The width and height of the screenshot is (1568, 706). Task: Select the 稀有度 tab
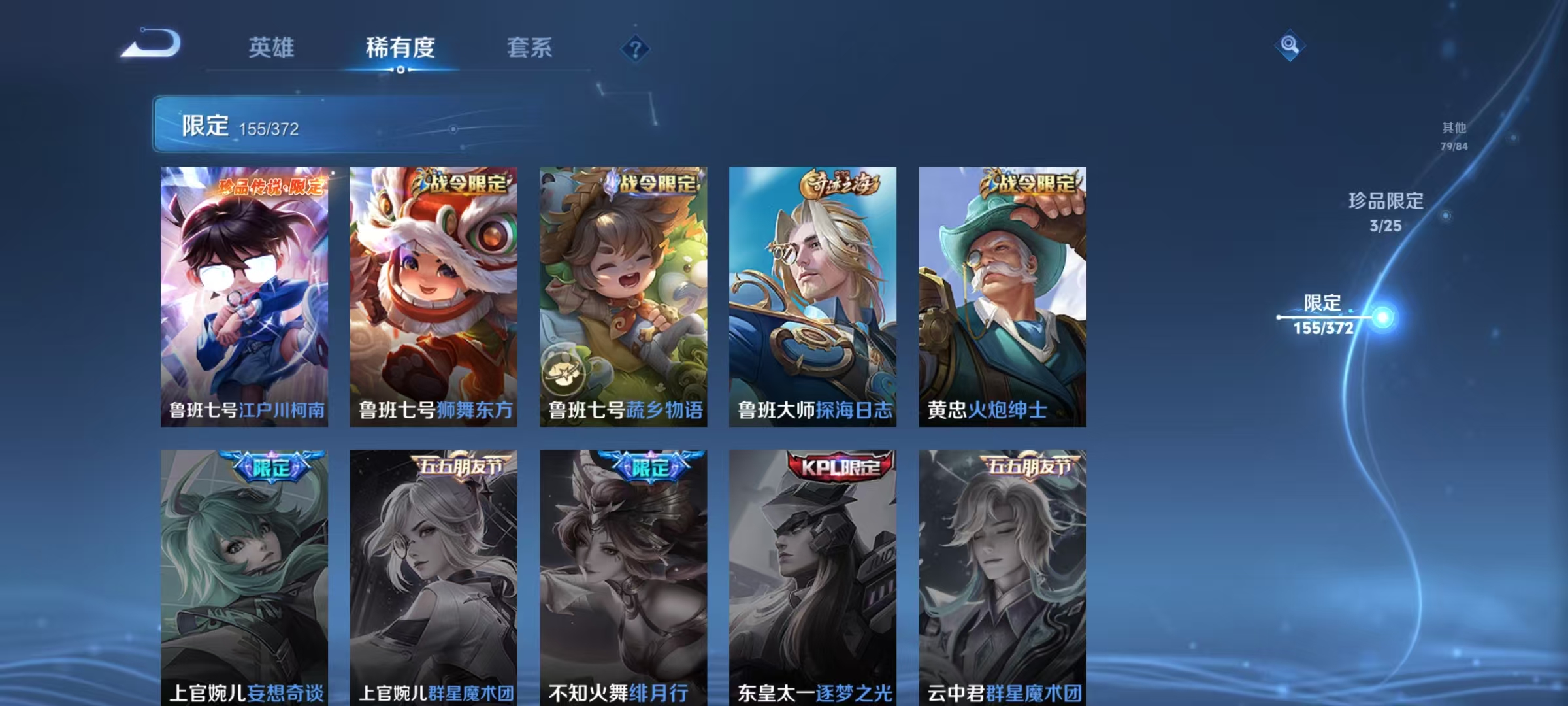401,47
